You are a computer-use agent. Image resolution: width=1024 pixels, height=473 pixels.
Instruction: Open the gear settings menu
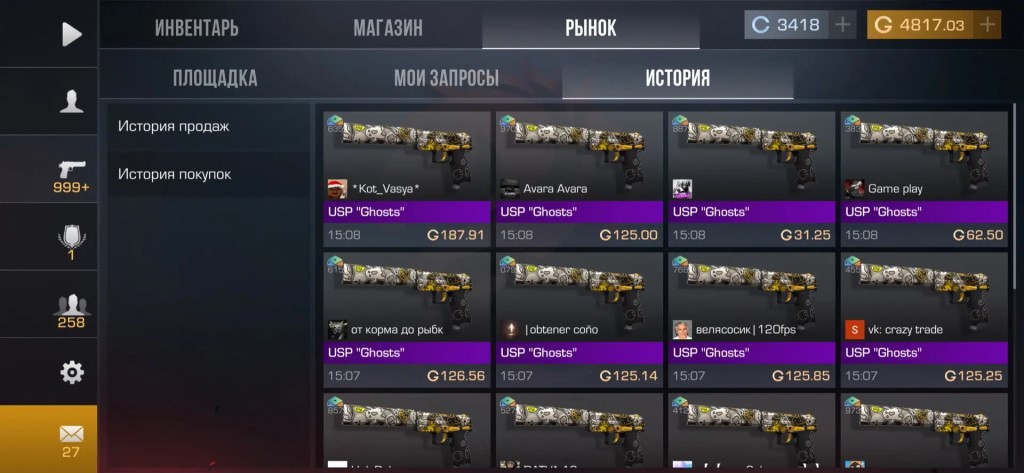click(x=71, y=372)
